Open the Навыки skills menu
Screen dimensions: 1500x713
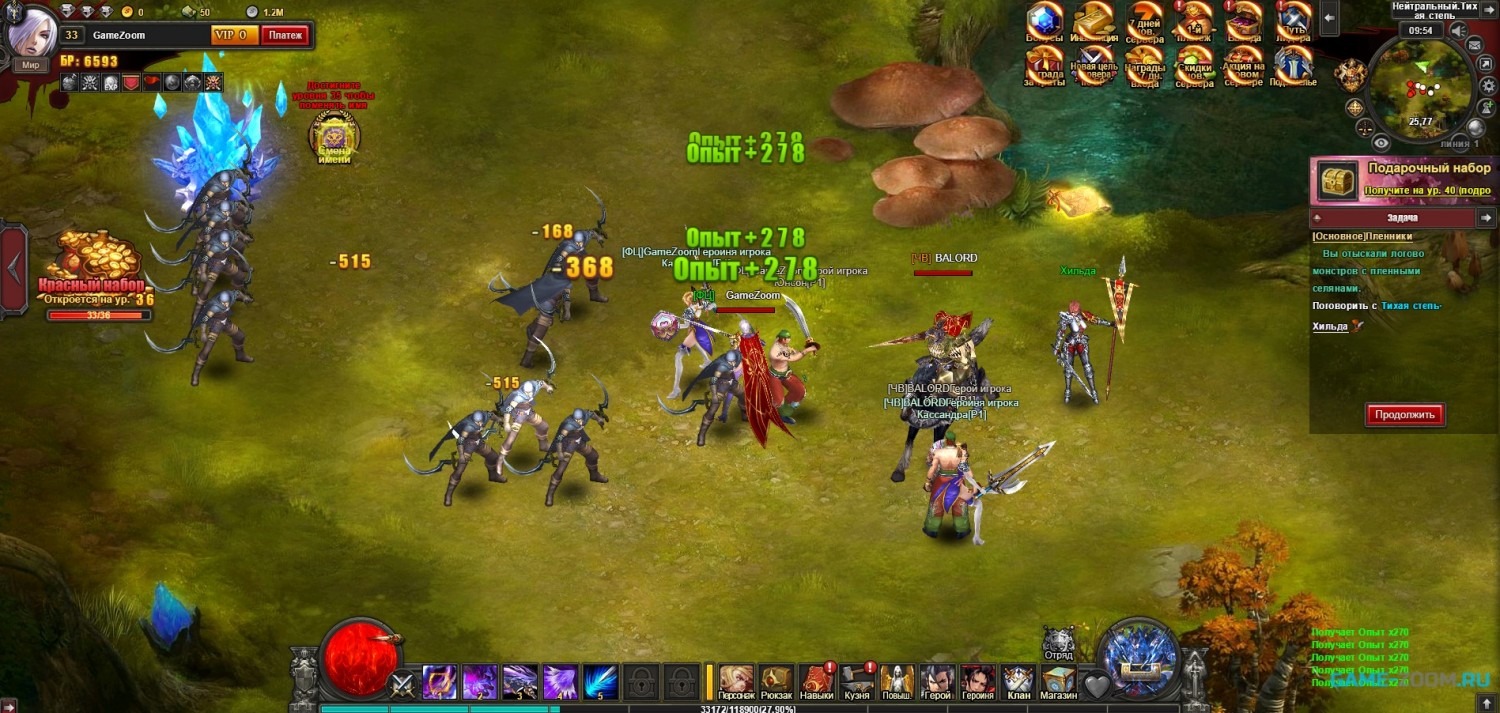pos(817,680)
